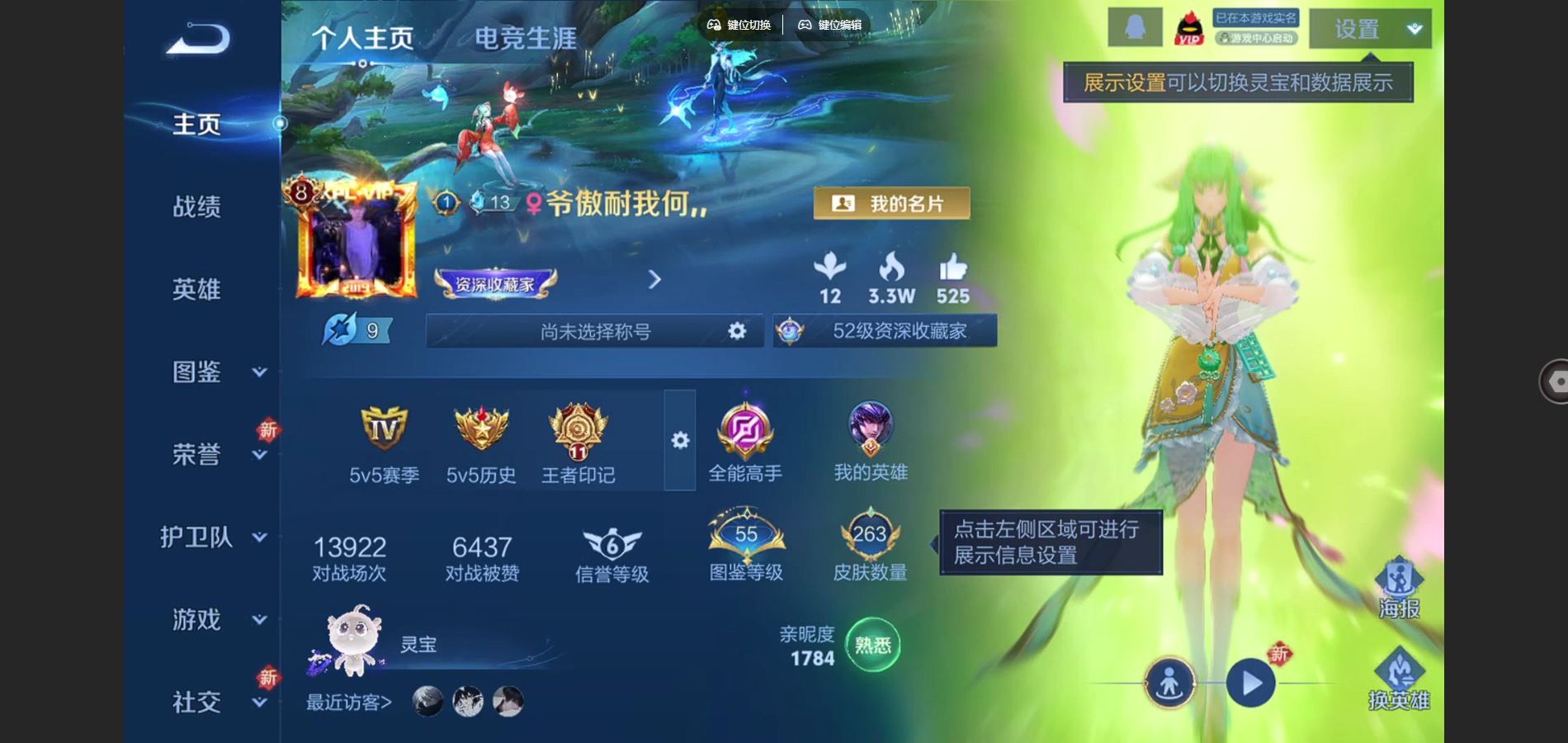Switch to the 电竞生涯 tab
This screenshot has height=743, width=1568.
click(526, 39)
